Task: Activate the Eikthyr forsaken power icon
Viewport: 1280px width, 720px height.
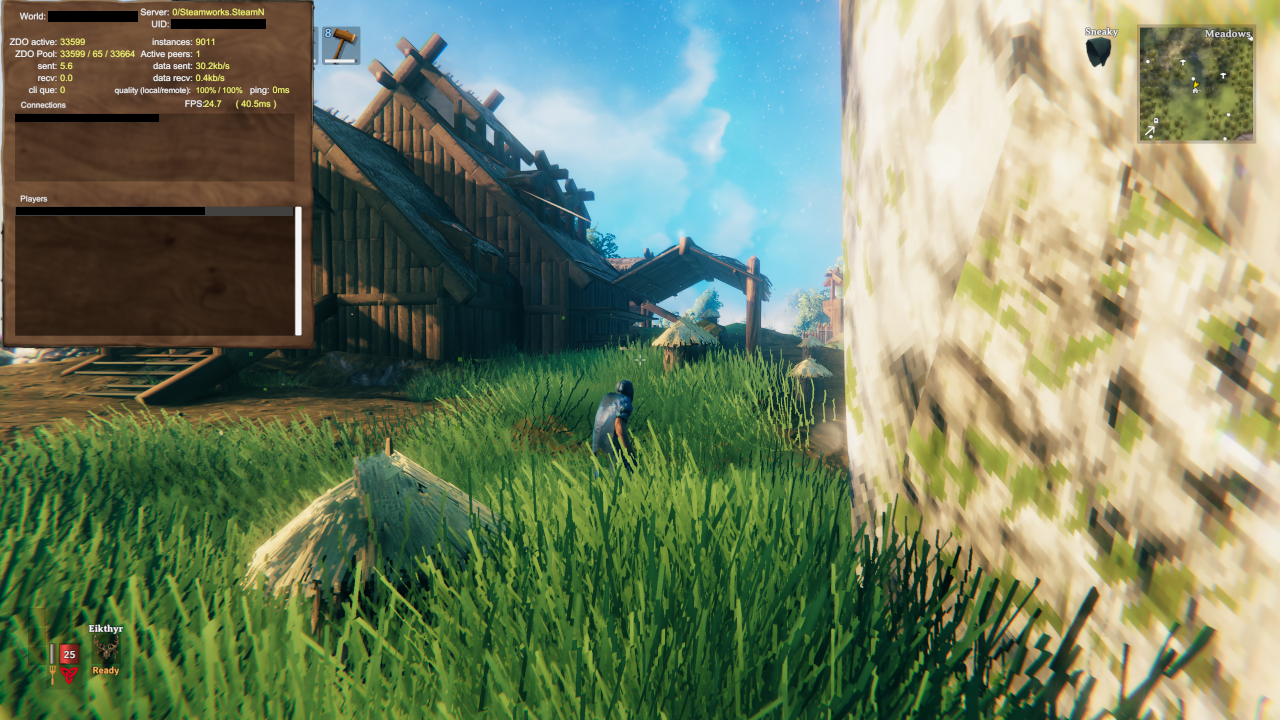Action: click(106, 648)
